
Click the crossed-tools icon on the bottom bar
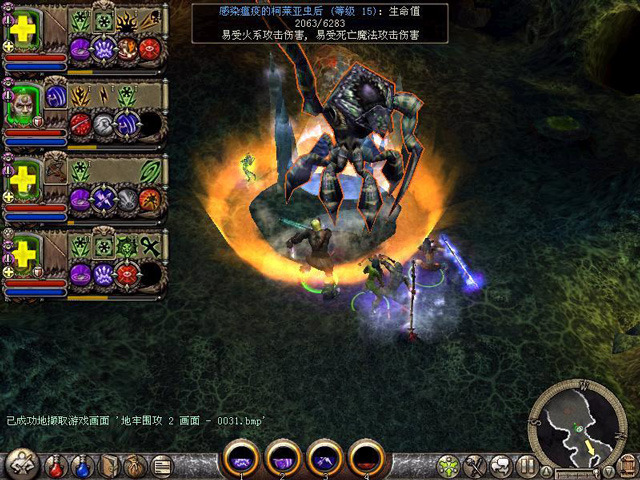coord(475,466)
